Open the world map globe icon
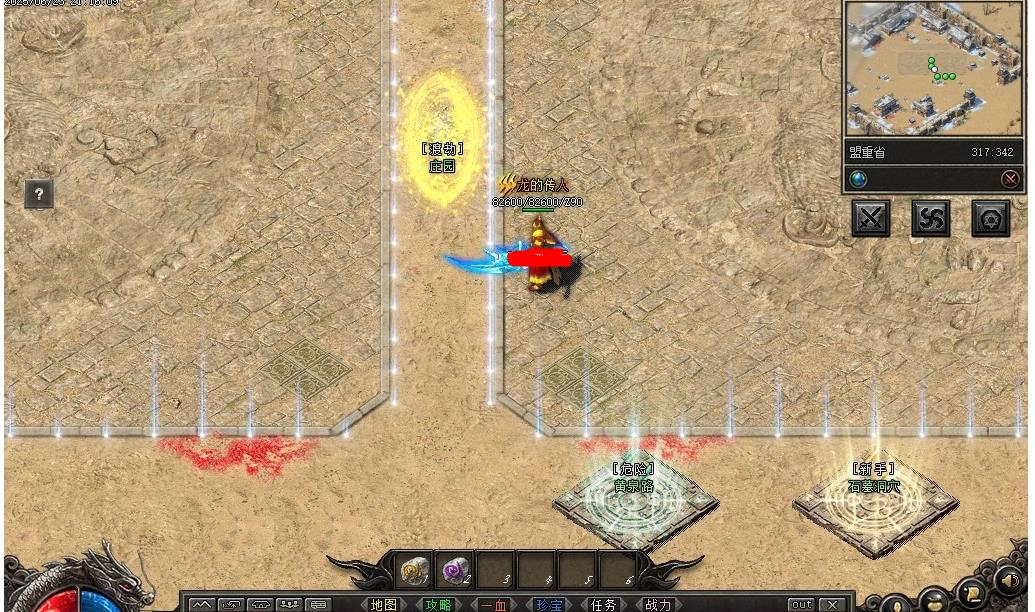 point(858,179)
